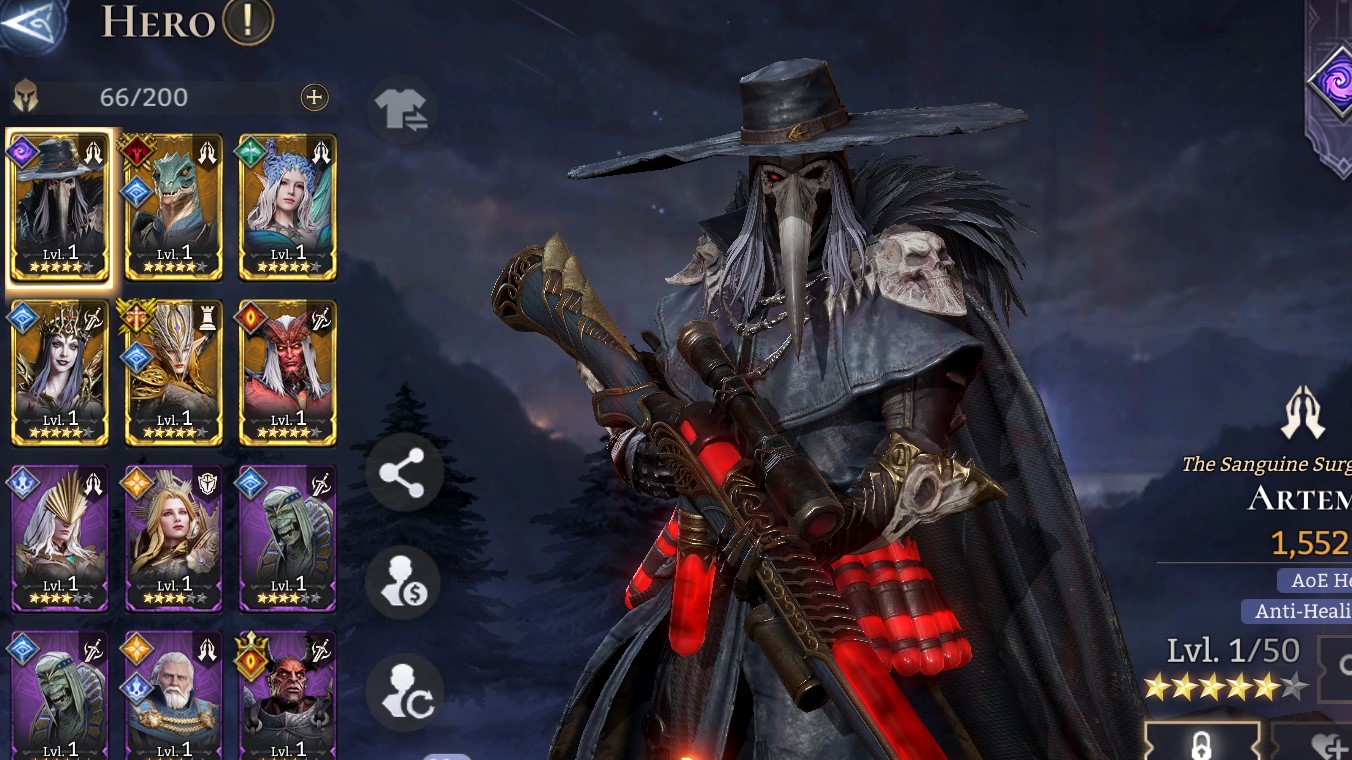The width and height of the screenshot is (1352, 760).
Task: Pick the horned dark demon brute card
Action: pos(288,695)
